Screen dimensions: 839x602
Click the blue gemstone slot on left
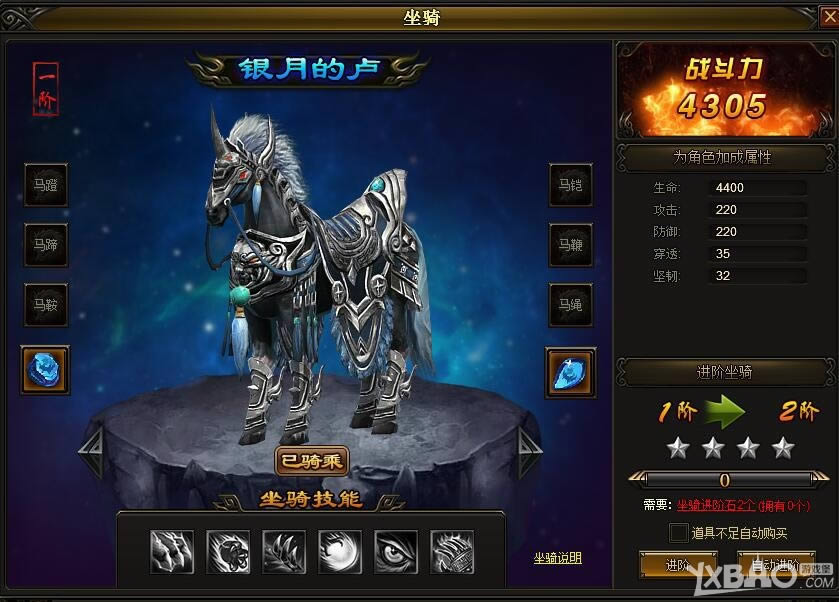pos(45,370)
